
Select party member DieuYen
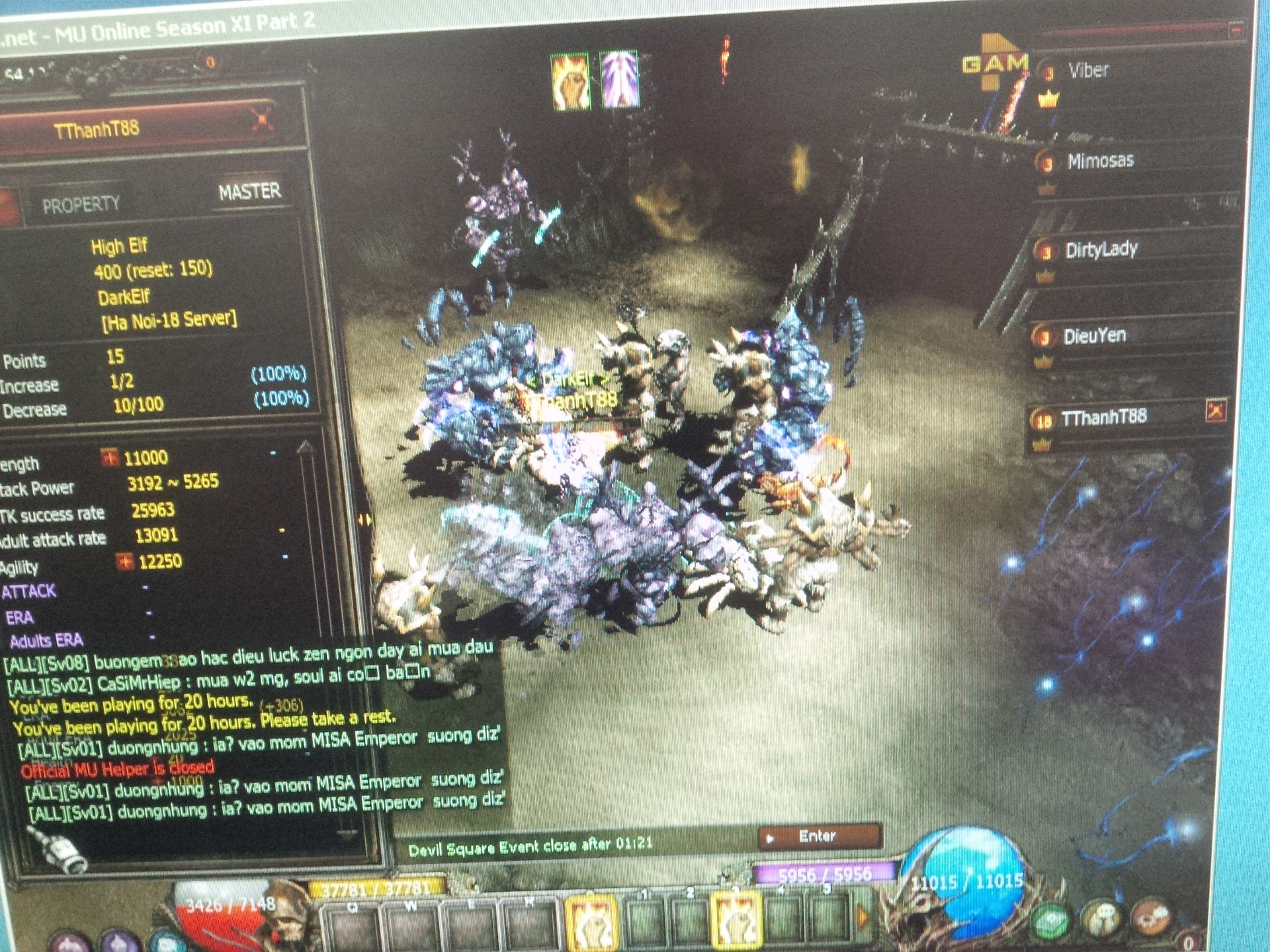1094,336
